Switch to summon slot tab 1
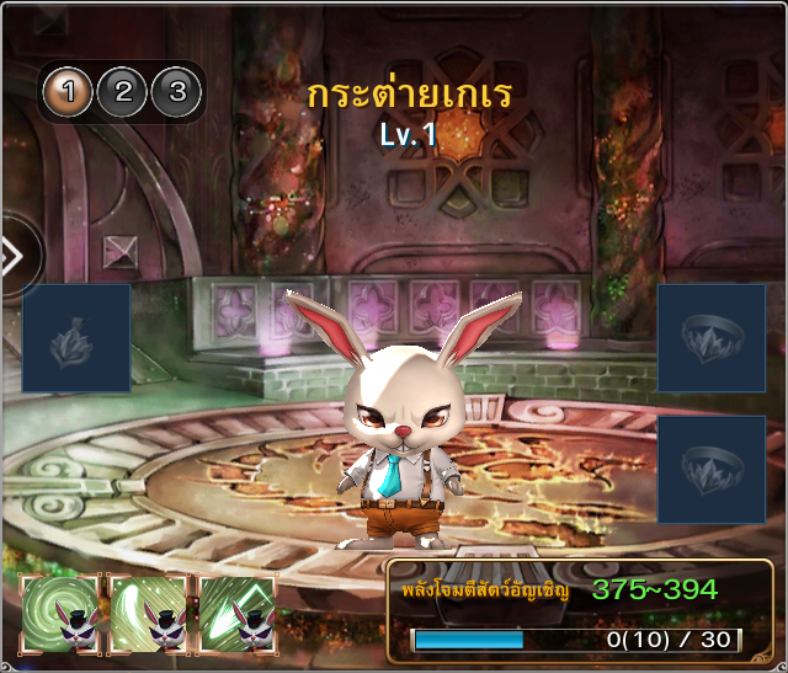The height and width of the screenshot is (673, 788). click(x=68, y=93)
